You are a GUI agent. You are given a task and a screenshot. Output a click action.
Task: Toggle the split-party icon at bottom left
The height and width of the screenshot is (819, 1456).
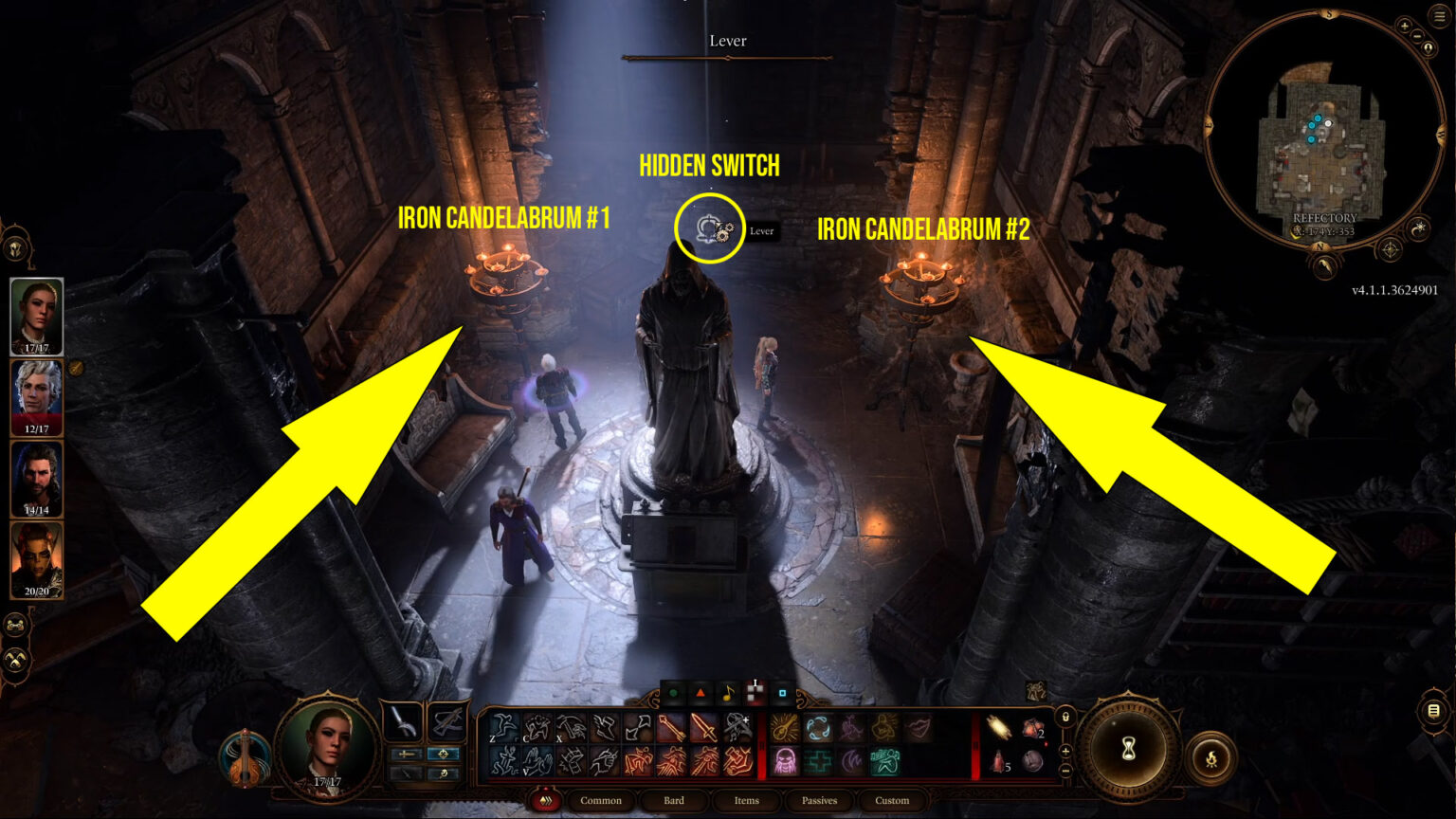coord(15,659)
